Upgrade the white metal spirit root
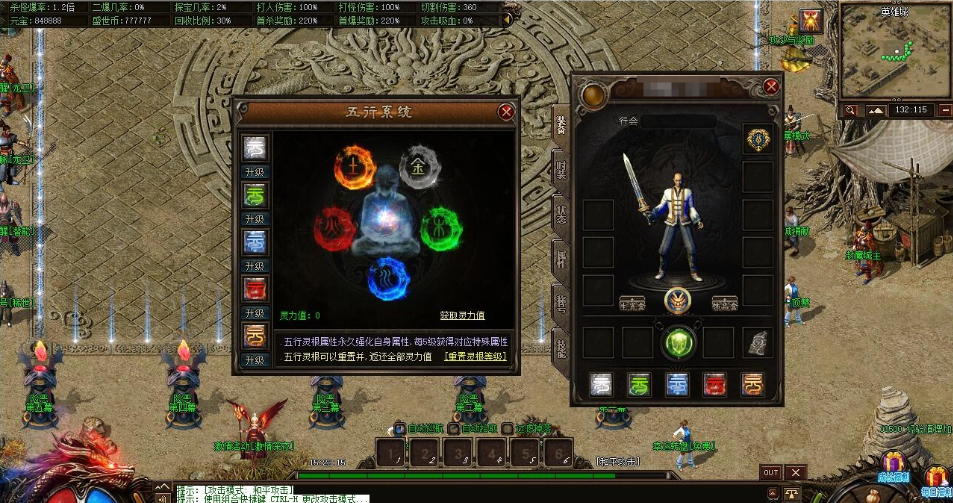This screenshot has width=953, height=503. 257,173
